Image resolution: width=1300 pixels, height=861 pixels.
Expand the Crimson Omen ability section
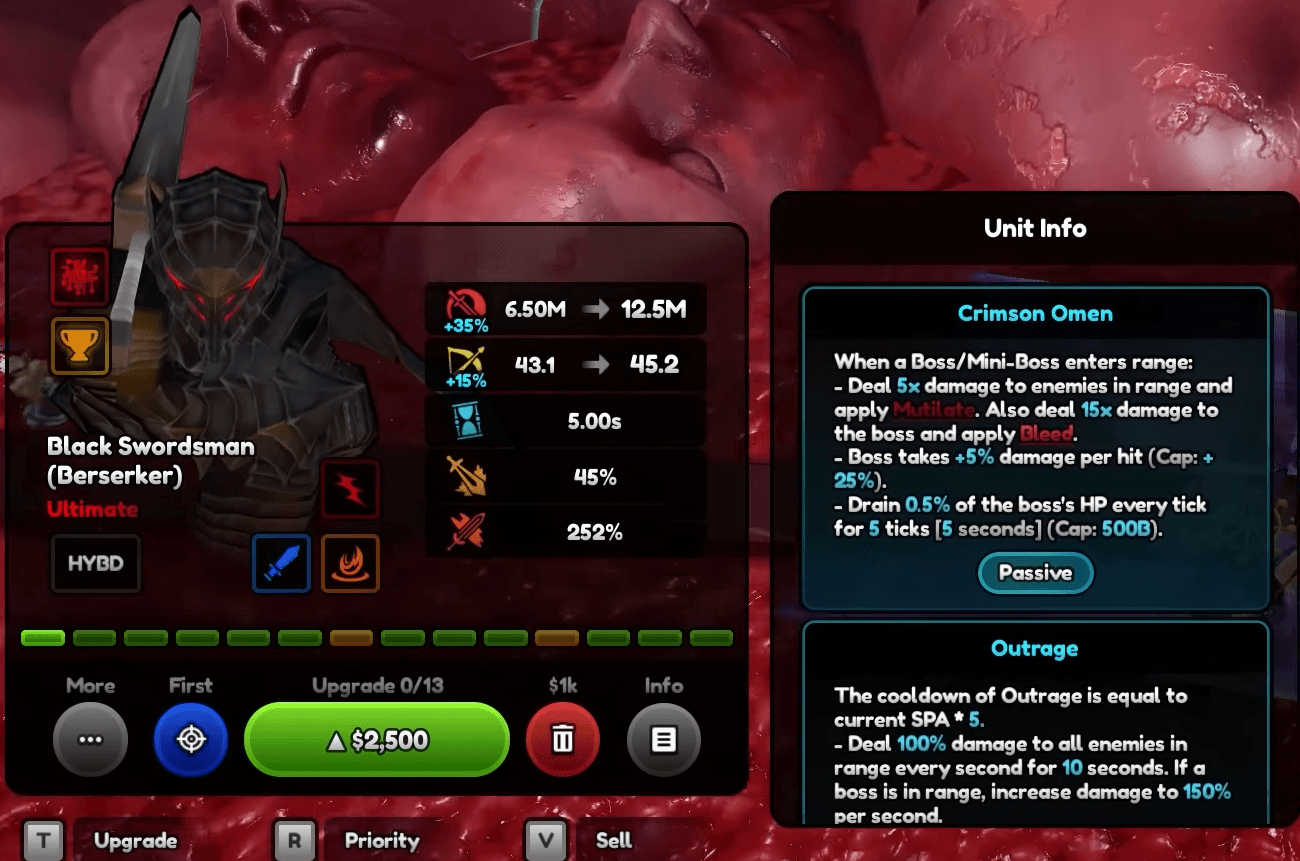pos(1035,313)
